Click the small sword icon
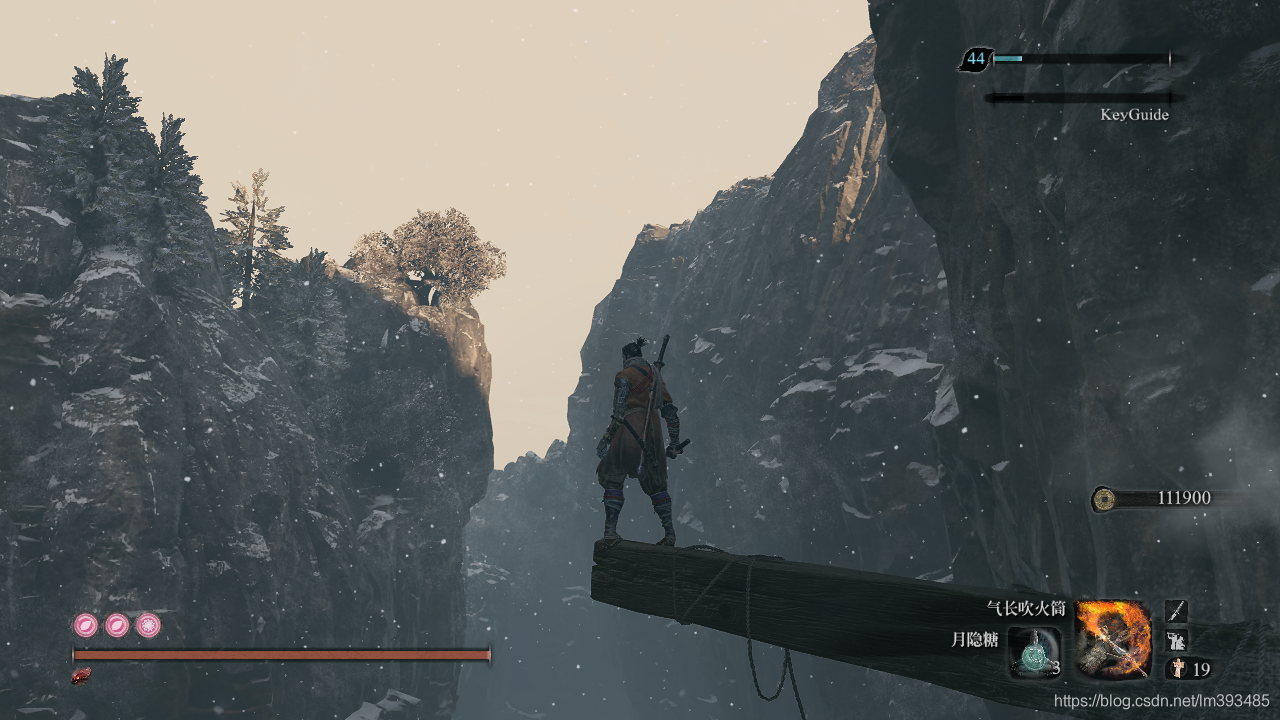This screenshot has width=1280, height=720. (x=1177, y=610)
